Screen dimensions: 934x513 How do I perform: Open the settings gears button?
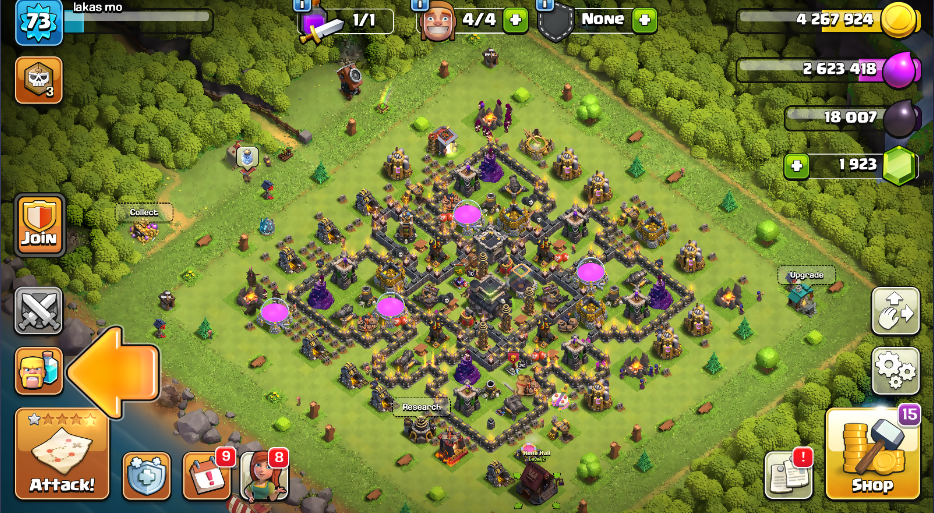pyautogui.click(x=895, y=371)
